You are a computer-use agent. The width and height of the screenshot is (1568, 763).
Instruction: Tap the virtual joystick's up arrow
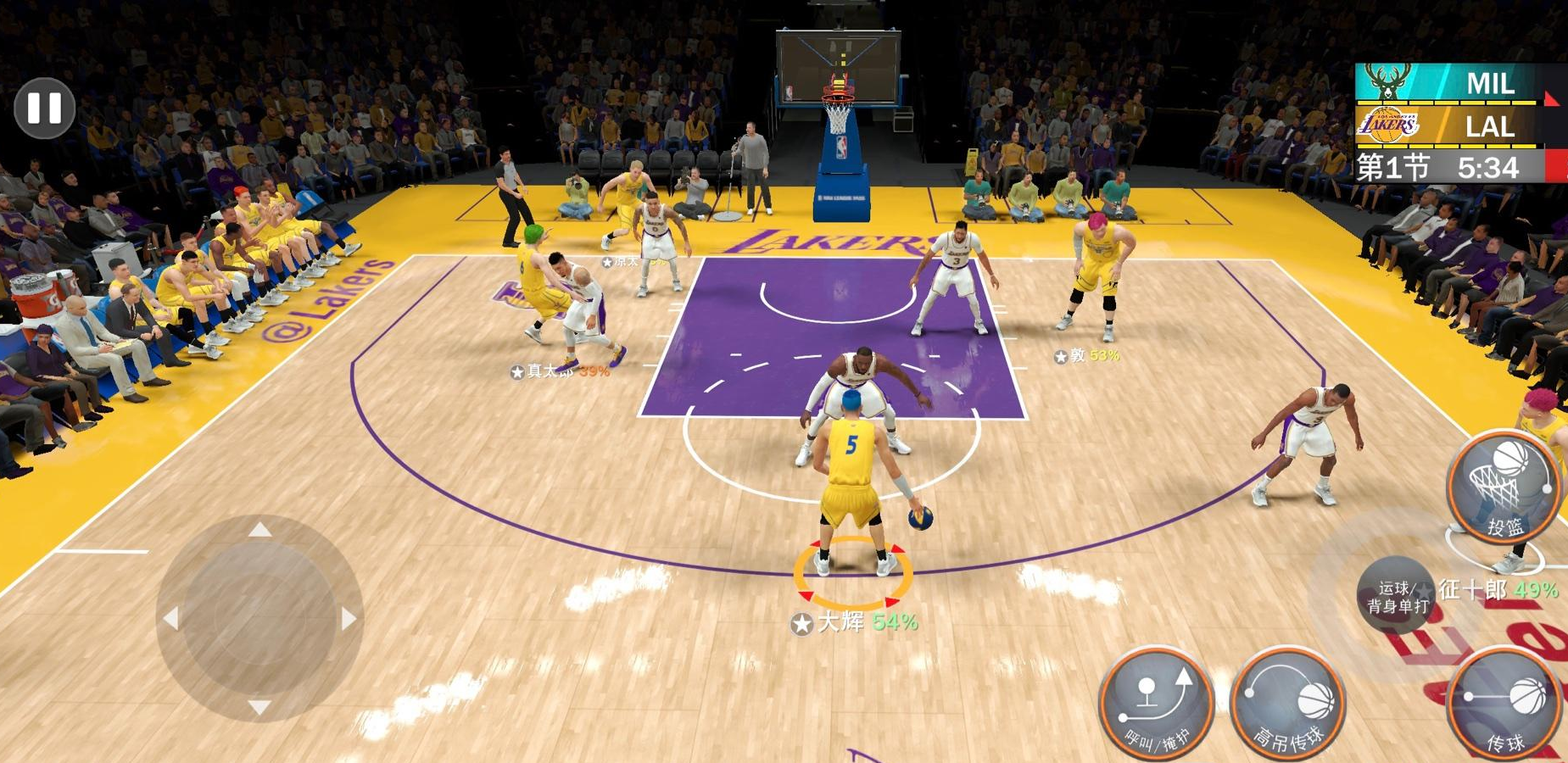point(260,531)
